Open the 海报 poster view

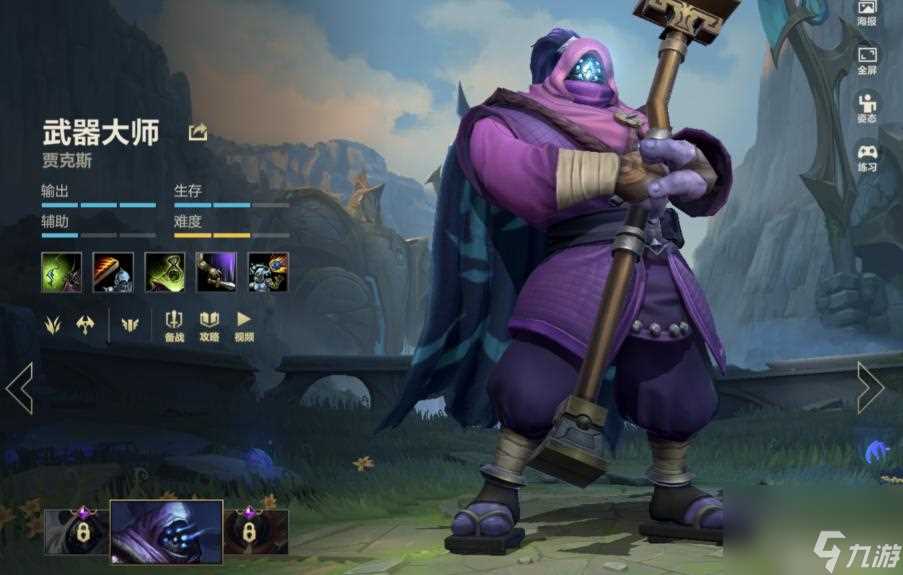[x=866, y=13]
